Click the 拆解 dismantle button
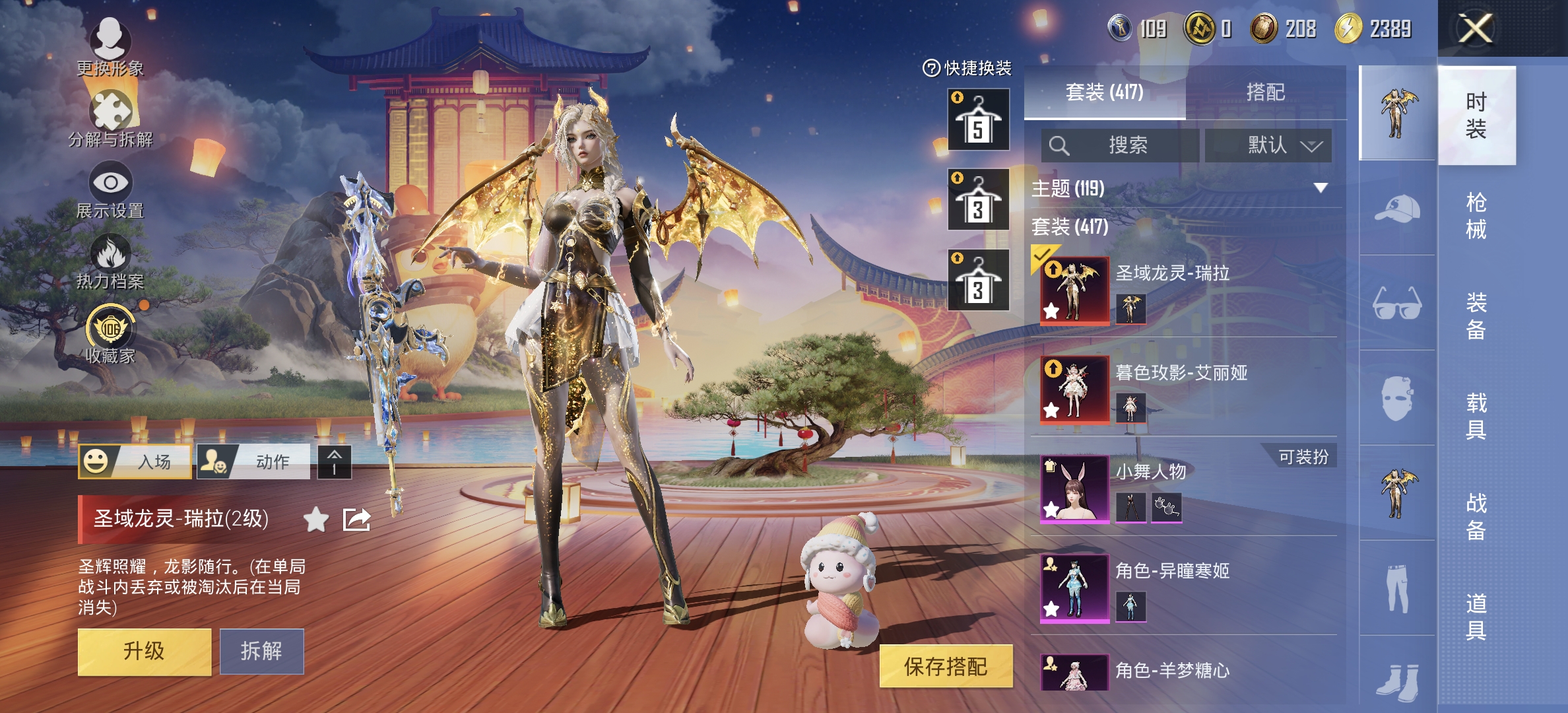The image size is (1568, 713). click(261, 652)
